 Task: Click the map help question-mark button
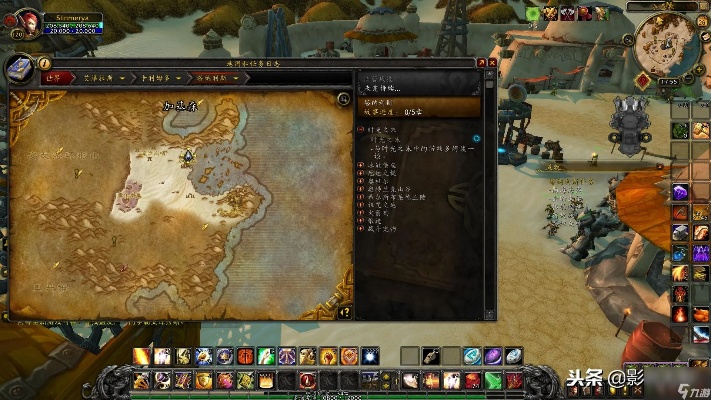[x=345, y=311]
